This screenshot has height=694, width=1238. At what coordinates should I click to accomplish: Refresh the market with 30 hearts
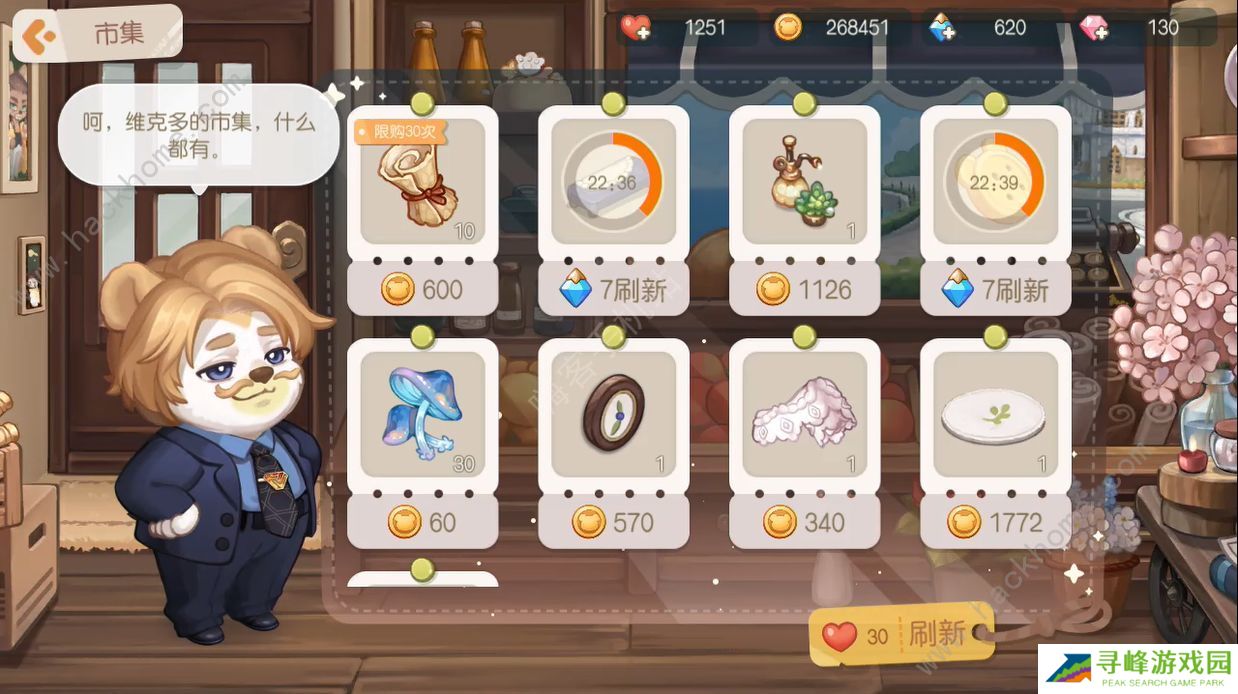[900, 635]
